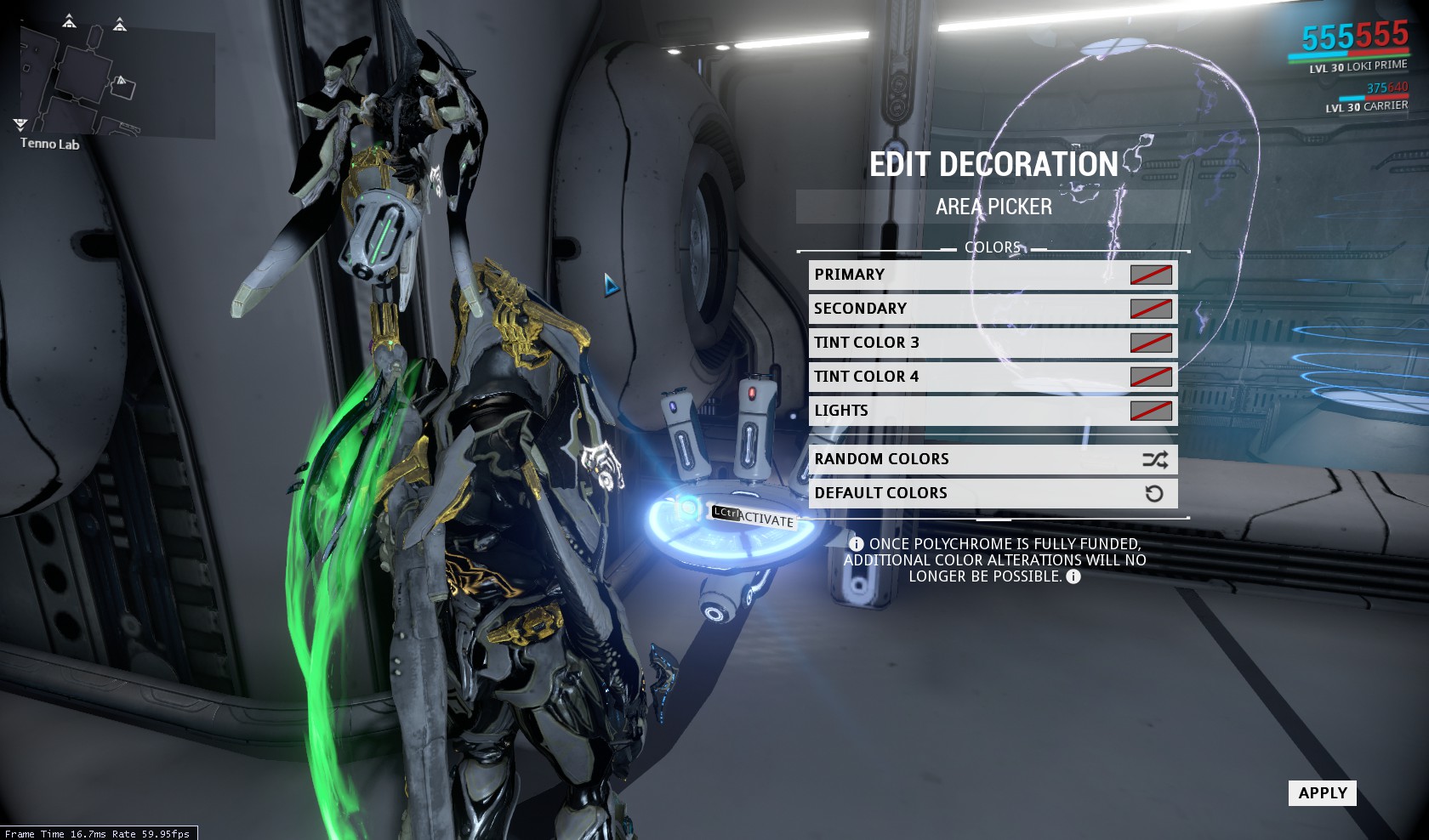Reset to Default Colors
Viewport: 1429px width, 840px height.
tap(993, 493)
